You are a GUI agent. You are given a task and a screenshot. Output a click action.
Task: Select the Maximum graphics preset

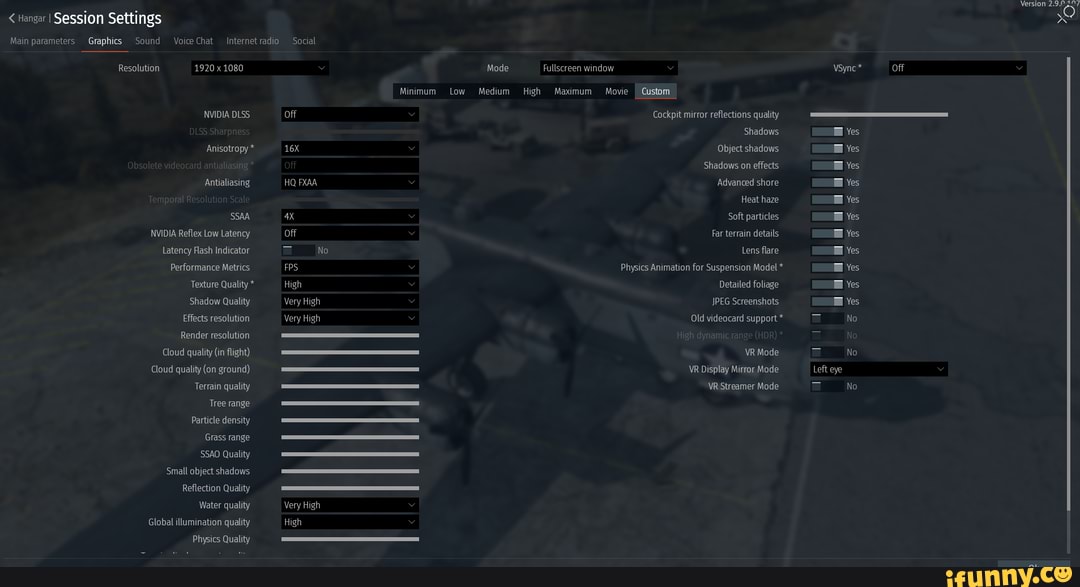pos(573,91)
